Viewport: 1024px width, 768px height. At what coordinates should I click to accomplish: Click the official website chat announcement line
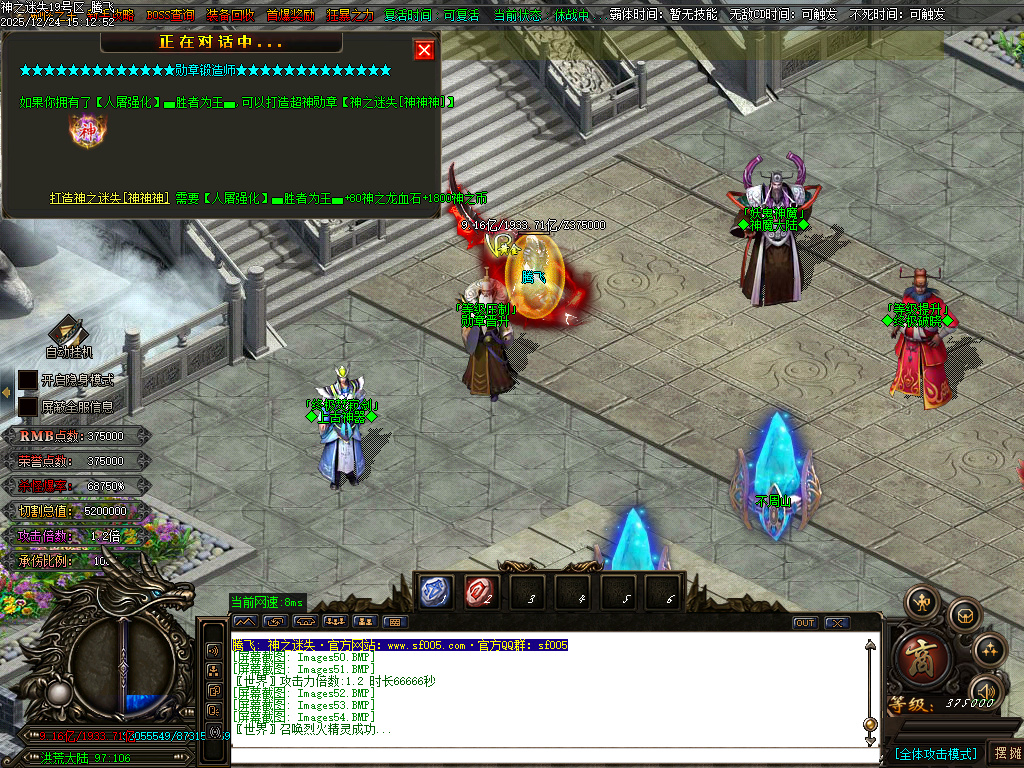400,646
